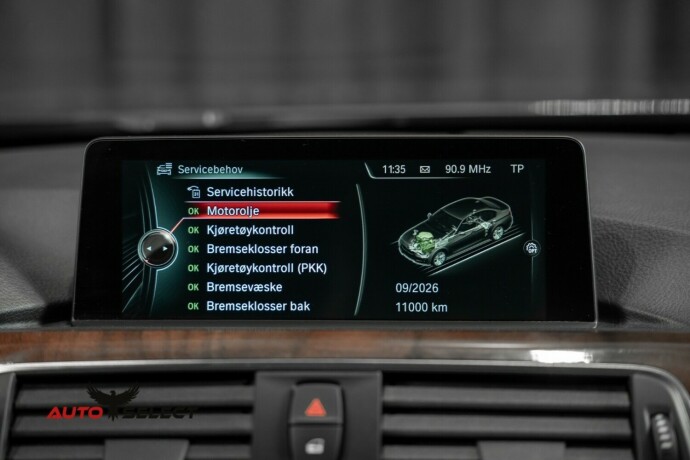Show the Bremsevæske service status
Image resolution: width=690 pixels, height=460 pixels.
click(243, 287)
